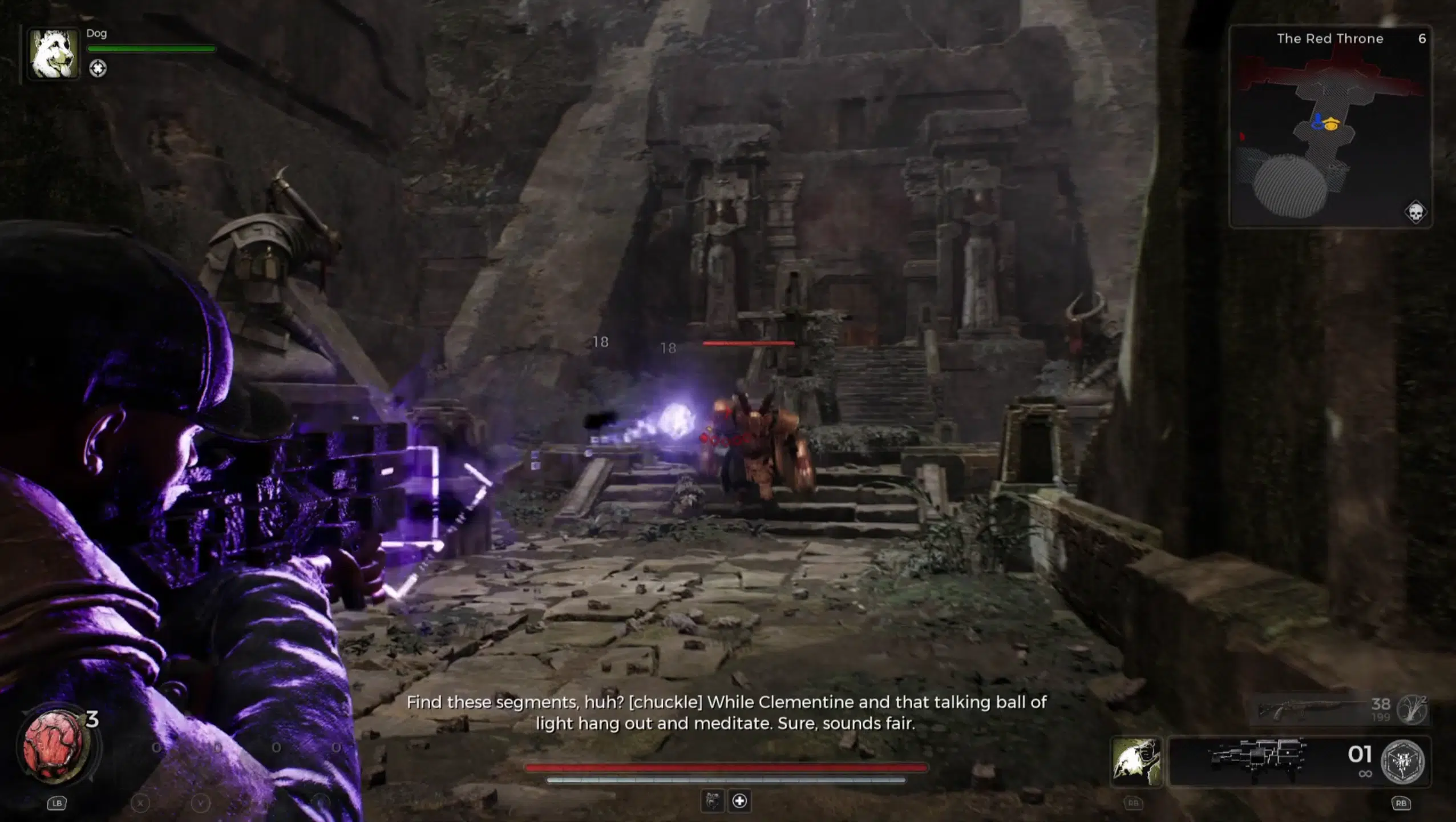Switch to the long gun weapon slot
The image size is (1456, 822).
coord(1312,710)
